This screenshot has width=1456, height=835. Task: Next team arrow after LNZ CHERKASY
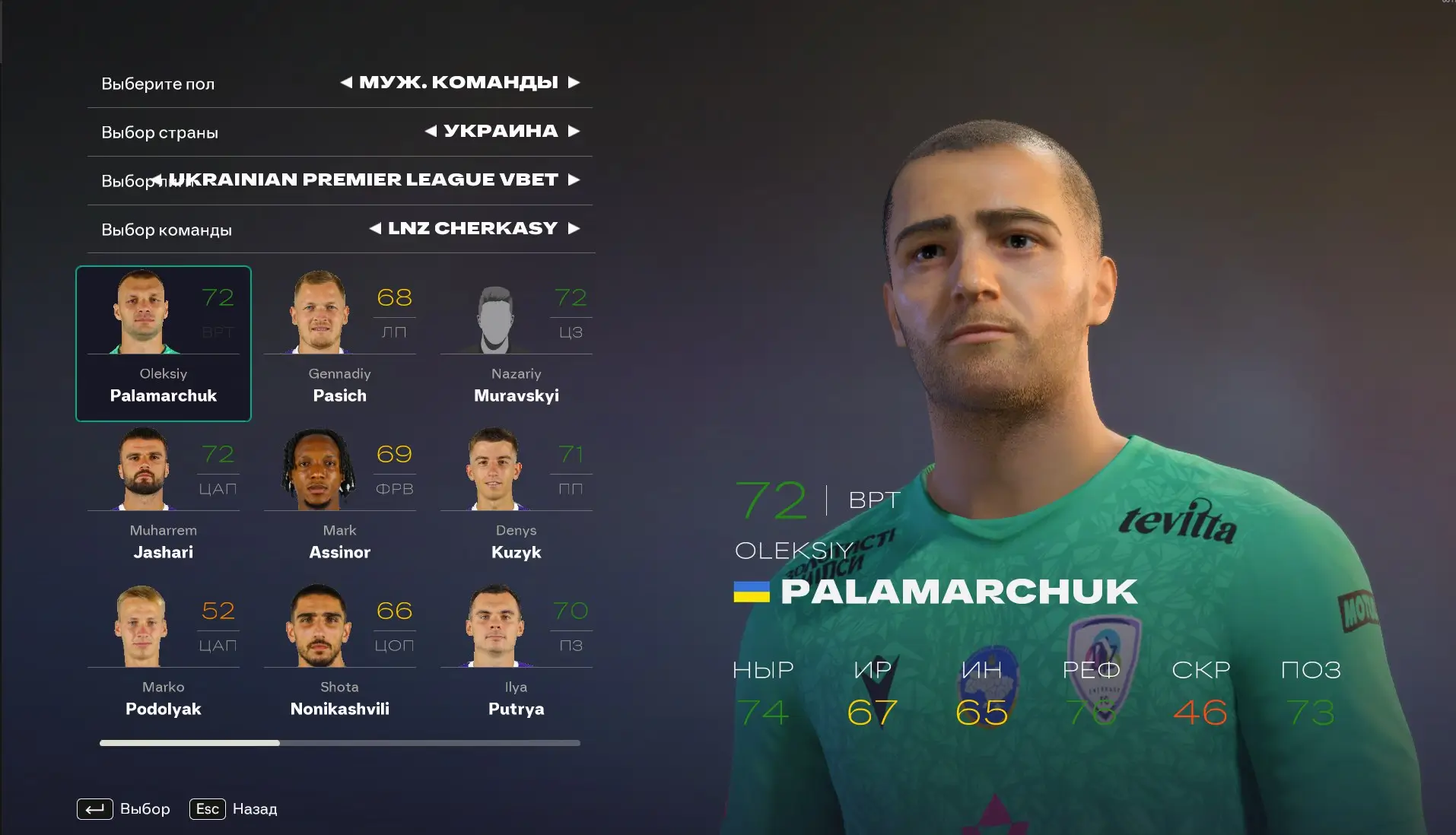[574, 228]
